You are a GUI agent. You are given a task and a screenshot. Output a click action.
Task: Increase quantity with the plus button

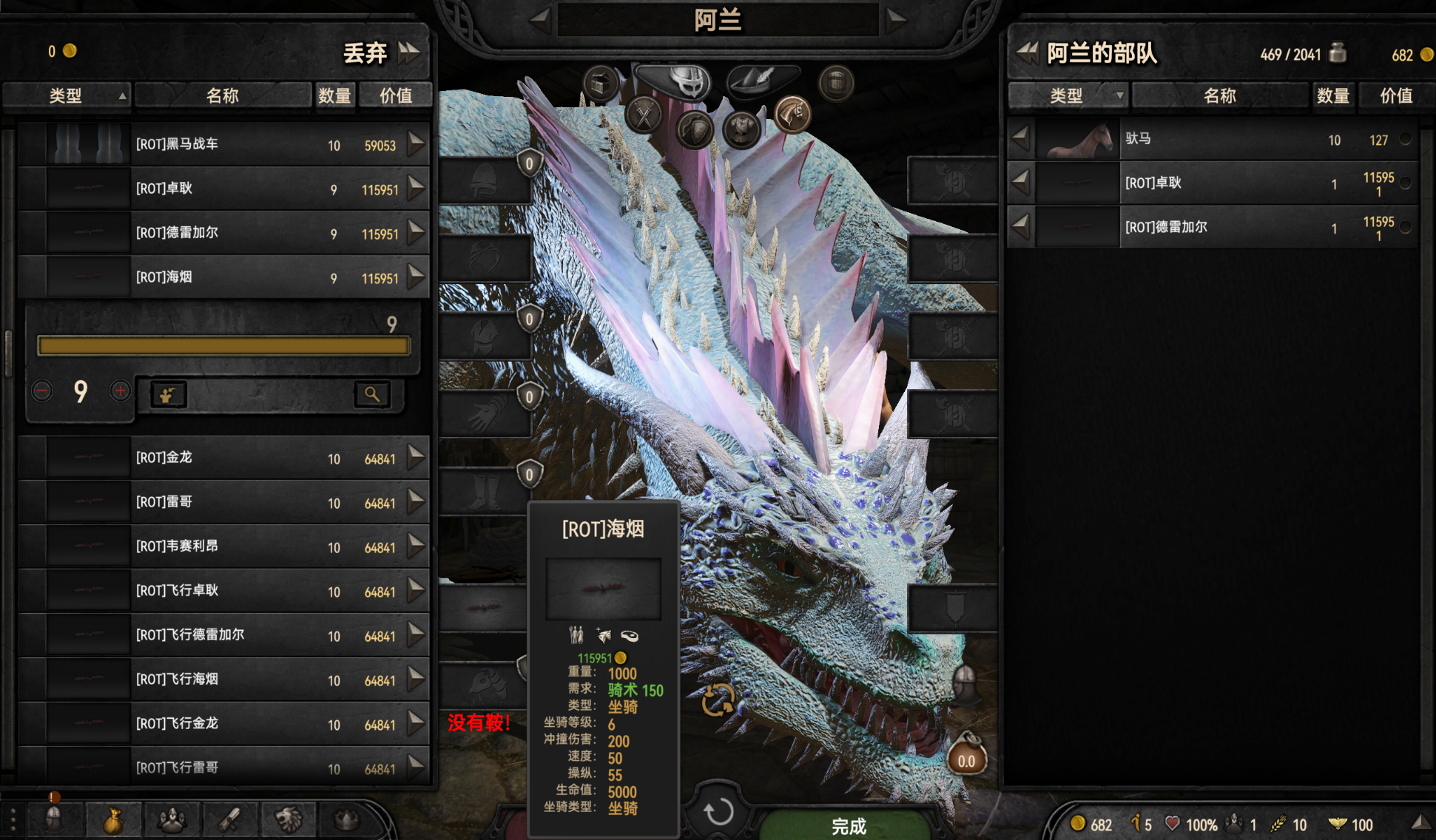coord(121,390)
